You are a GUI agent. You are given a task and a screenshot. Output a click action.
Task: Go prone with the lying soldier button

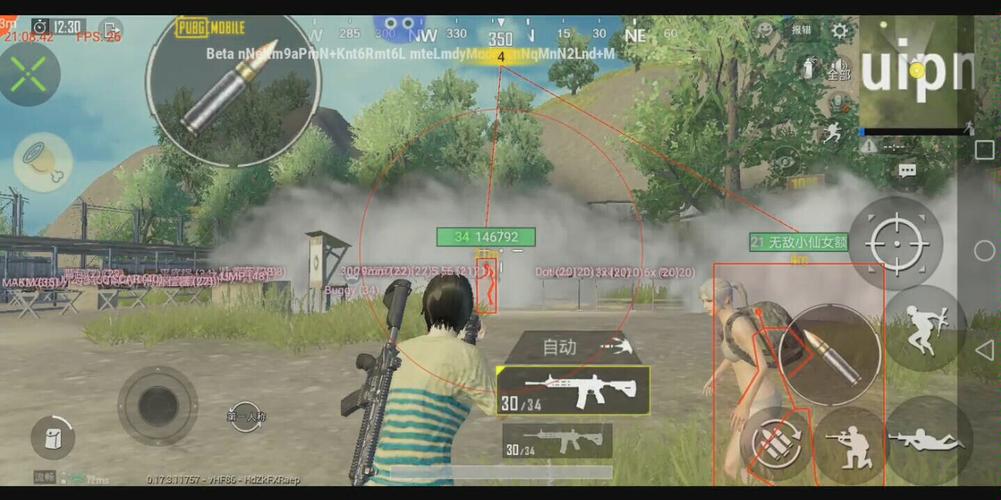(927, 440)
